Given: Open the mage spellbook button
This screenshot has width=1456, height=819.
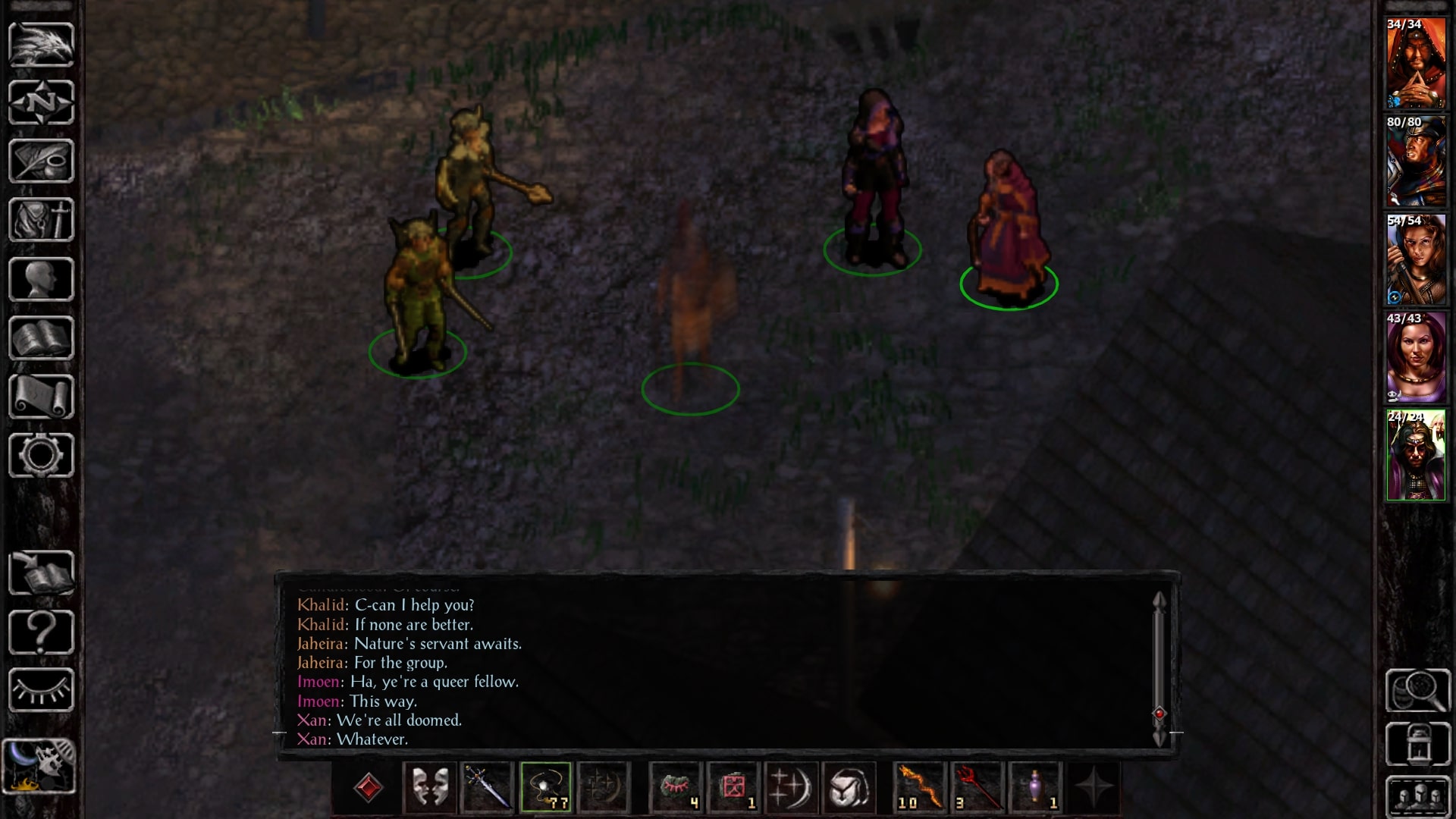Looking at the screenshot, I should click(x=41, y=338).
